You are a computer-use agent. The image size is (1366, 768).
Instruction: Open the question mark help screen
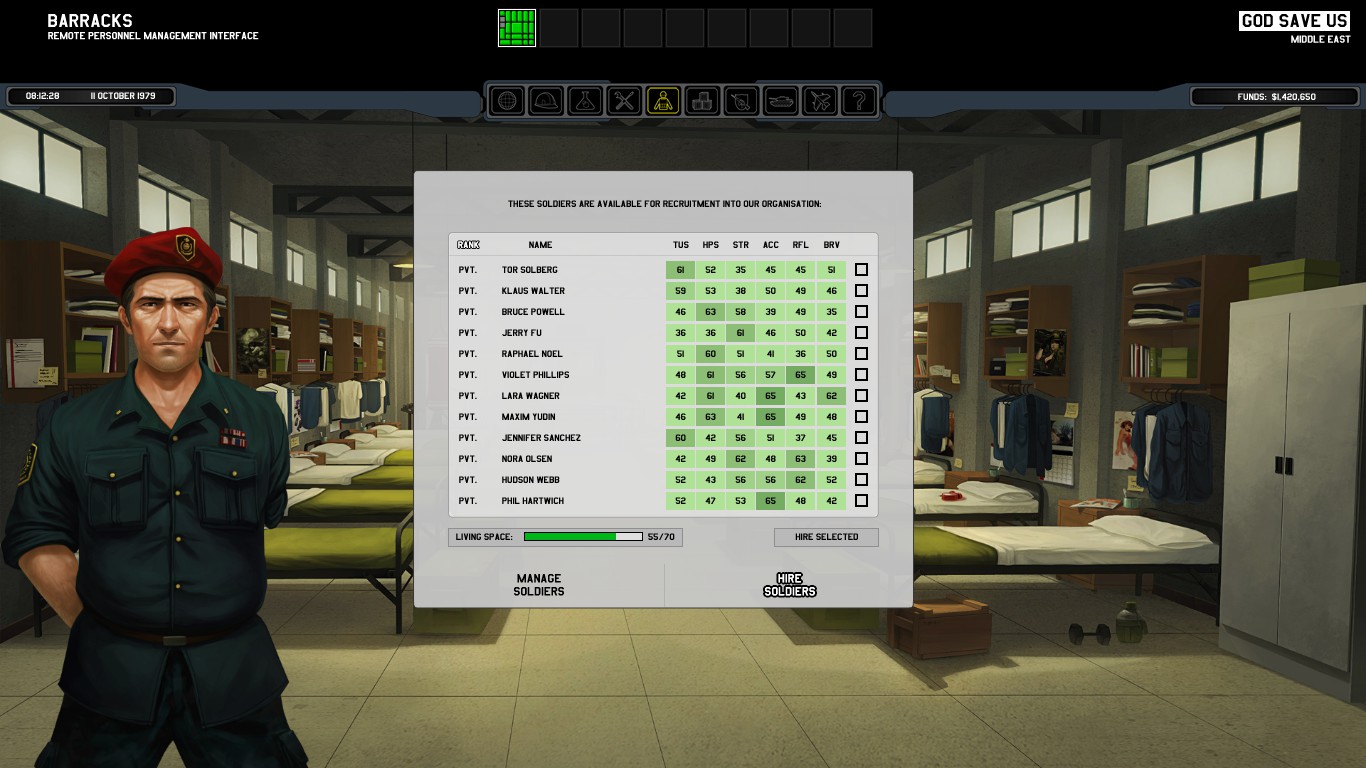coord(858,101)
